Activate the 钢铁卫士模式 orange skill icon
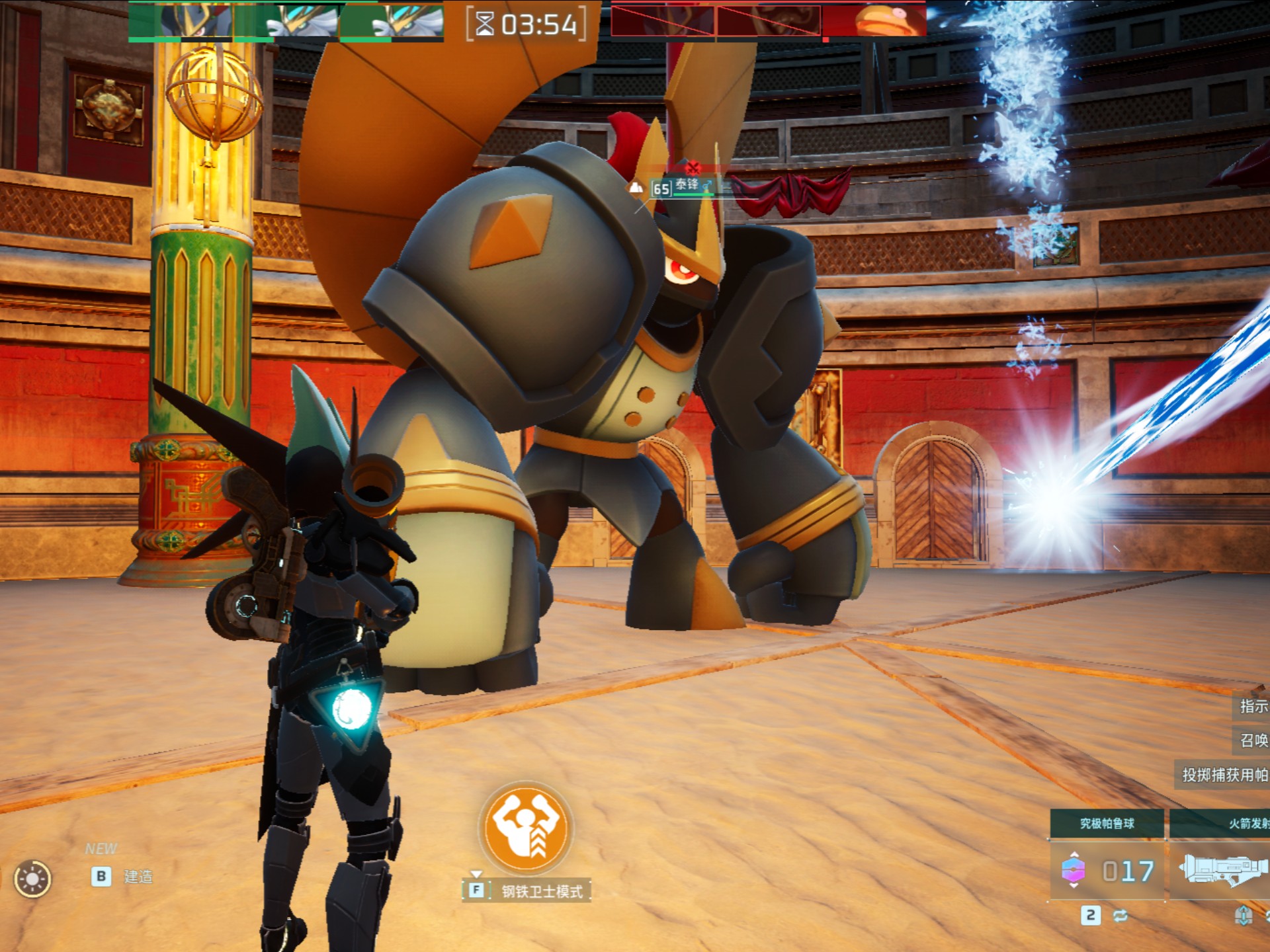This screenshot has height=952, width=1270. 527,827
